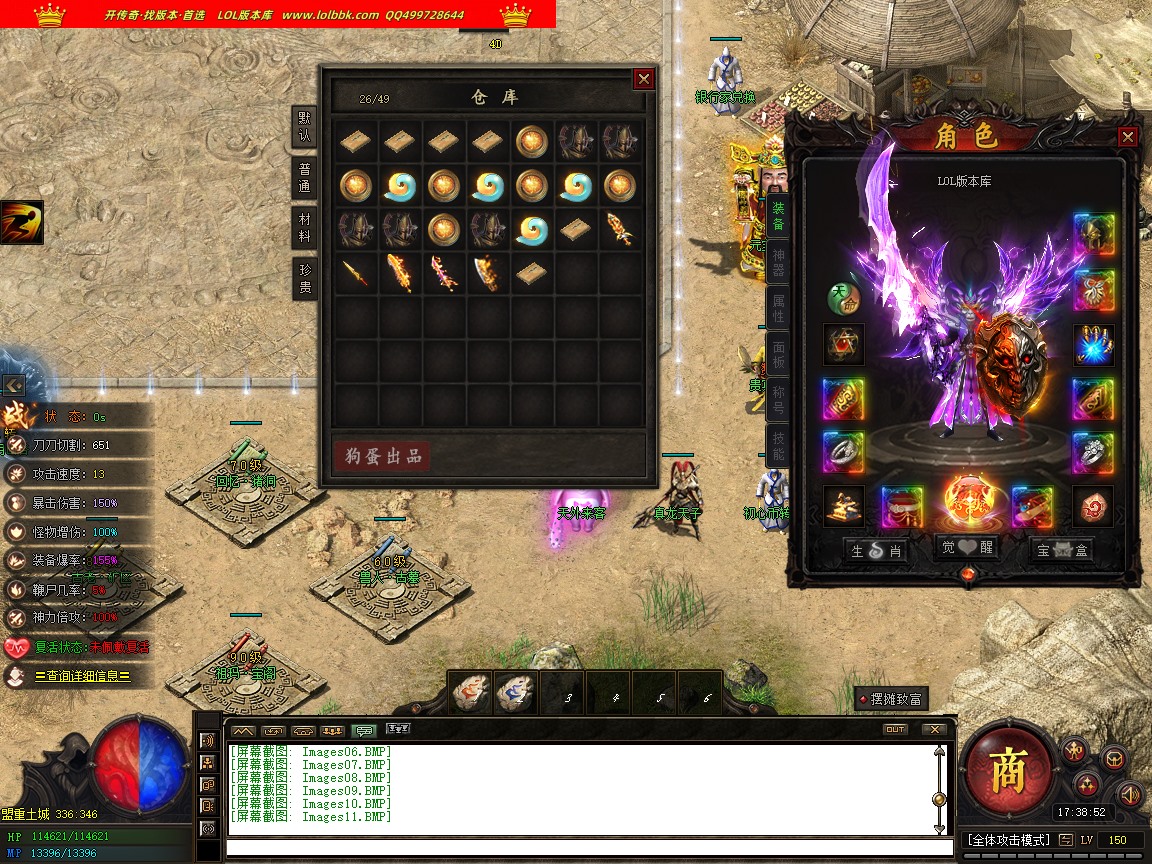Open the 普通 warehouse category tab
Image resolution: width=1152 pixels, height=864 pixels.
click(305, 178)
